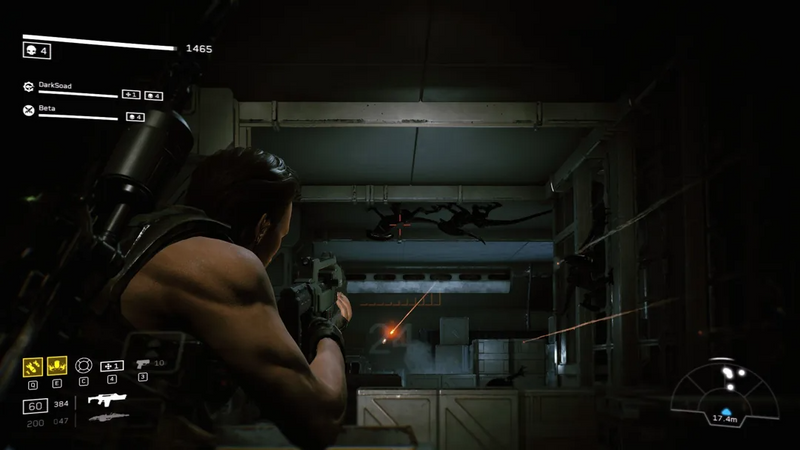Activate the first yellow ability icon

(x=34, y=366)
